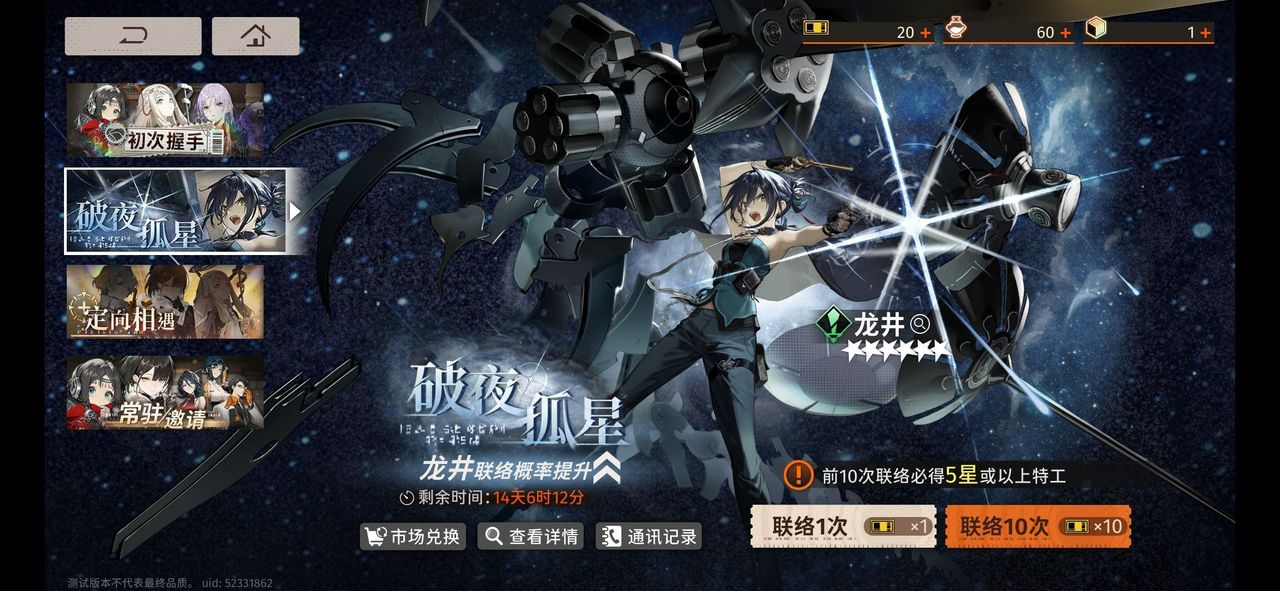Select the 初次握手 banner

click(165, 120)
